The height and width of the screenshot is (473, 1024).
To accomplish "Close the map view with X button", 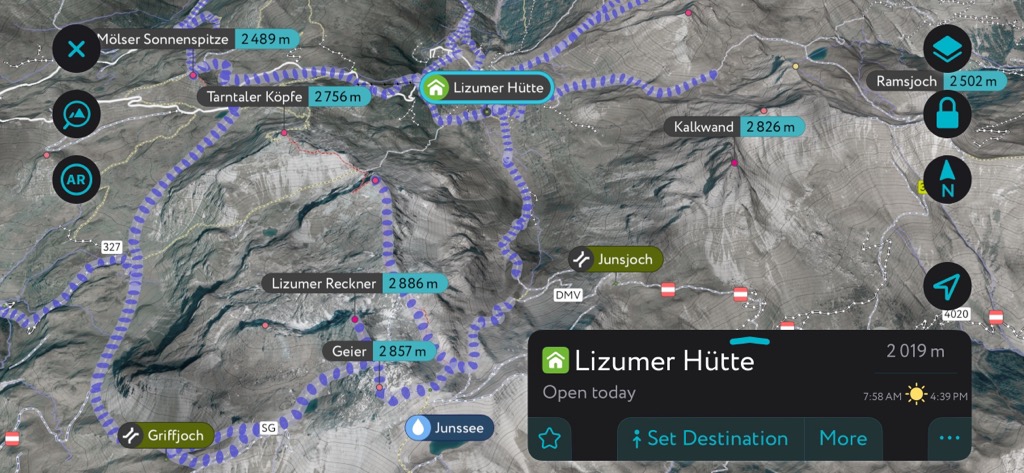I will click(76, 48).
